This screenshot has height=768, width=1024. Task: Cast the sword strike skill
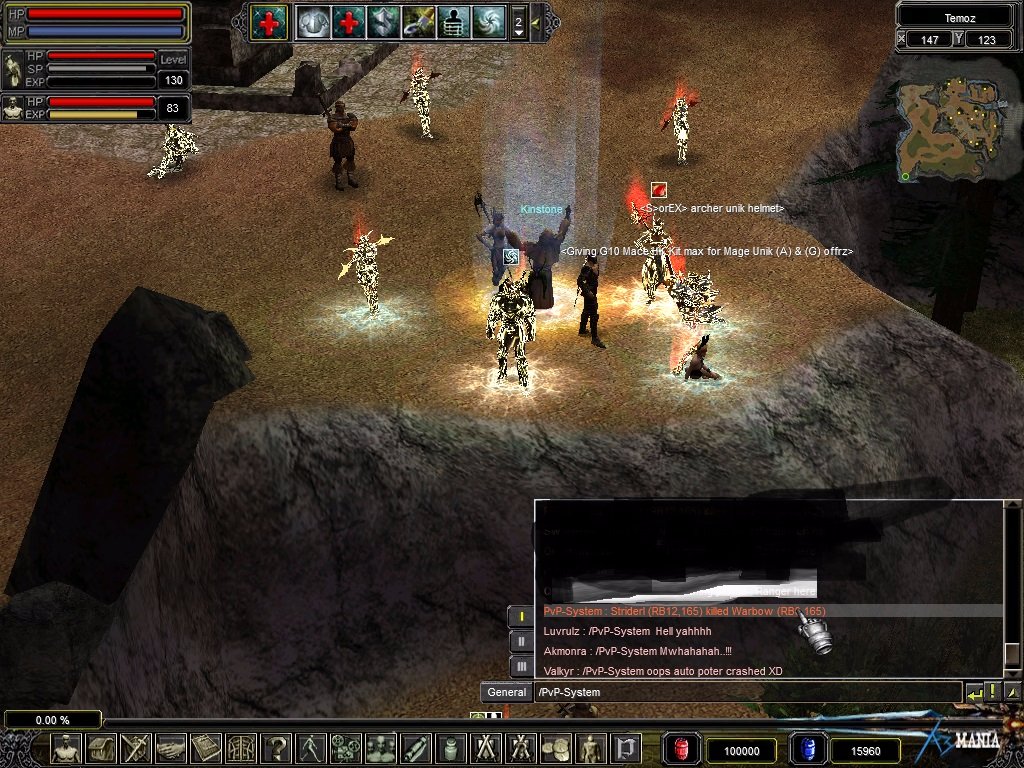419,22
